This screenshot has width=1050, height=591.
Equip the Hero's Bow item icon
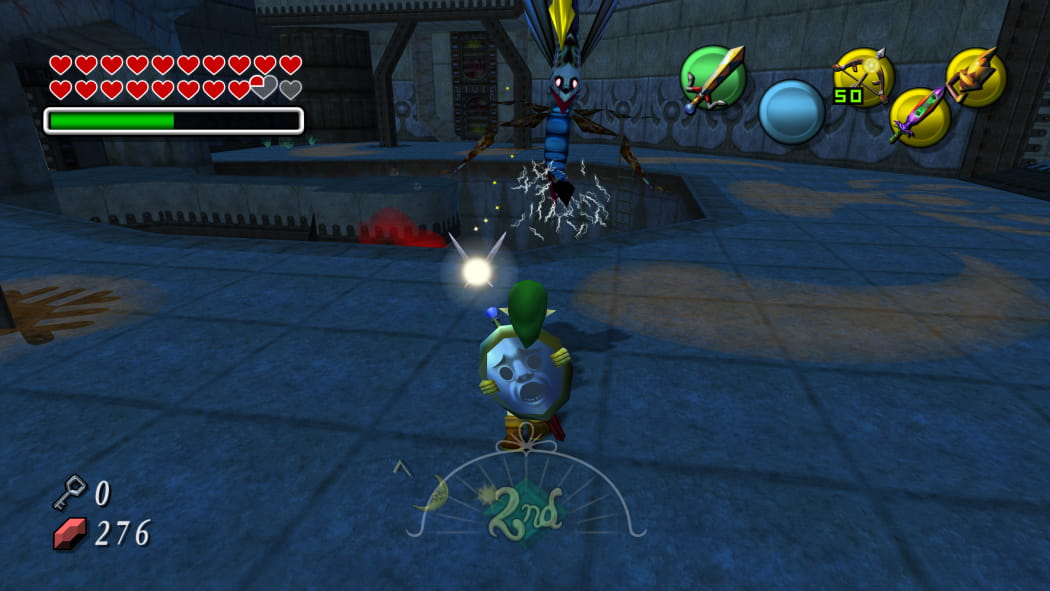[x=863, y=76]
